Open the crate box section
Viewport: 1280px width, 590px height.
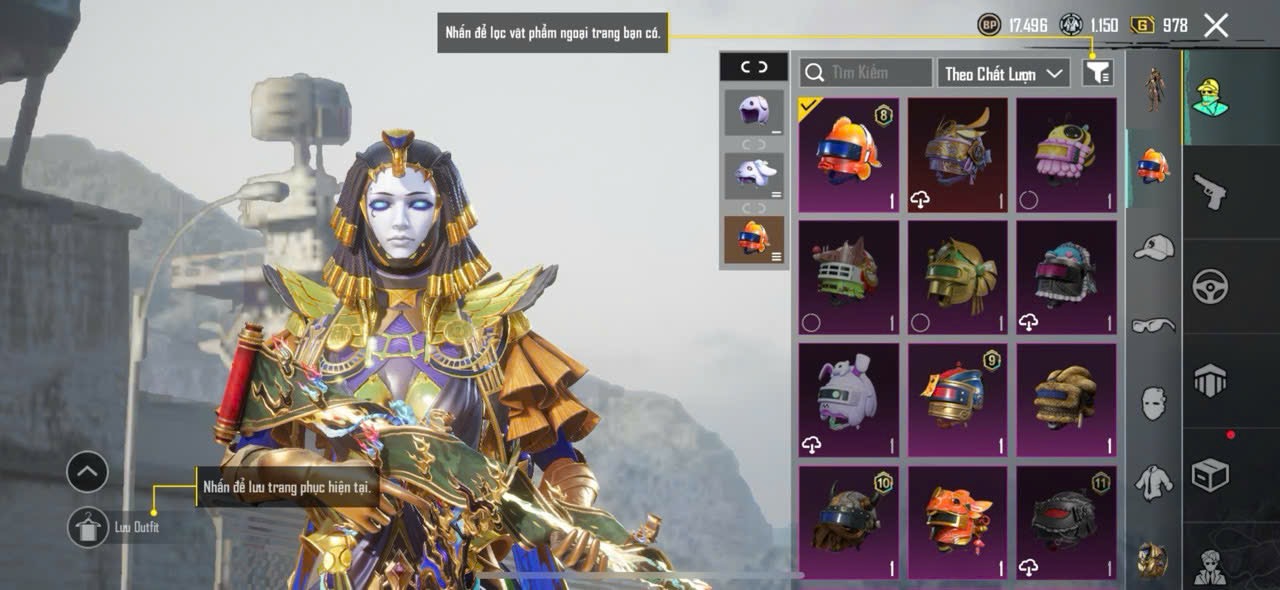click(1210, 475)
